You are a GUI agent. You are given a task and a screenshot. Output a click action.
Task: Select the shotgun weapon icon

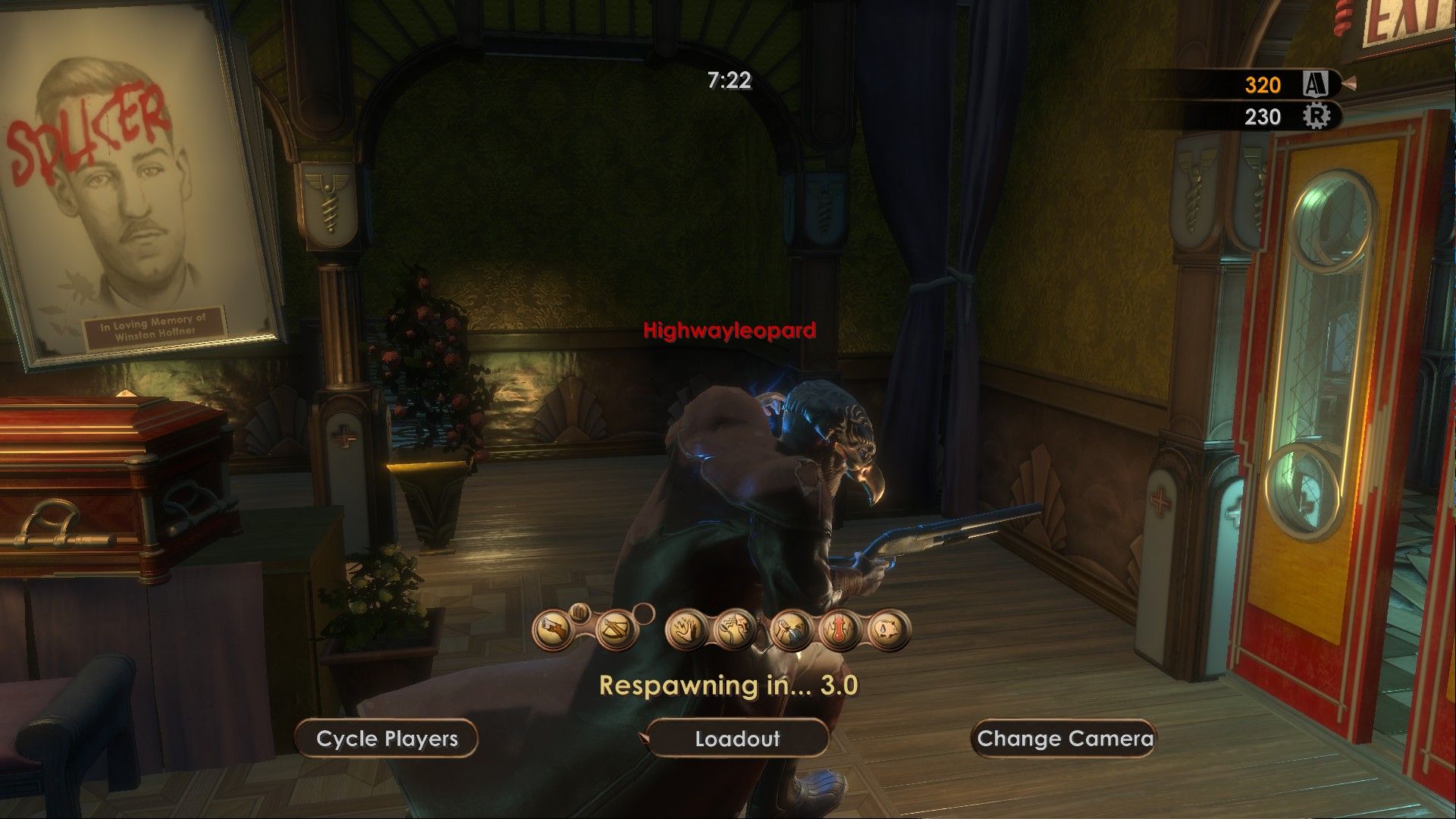(x=554, y=629)
